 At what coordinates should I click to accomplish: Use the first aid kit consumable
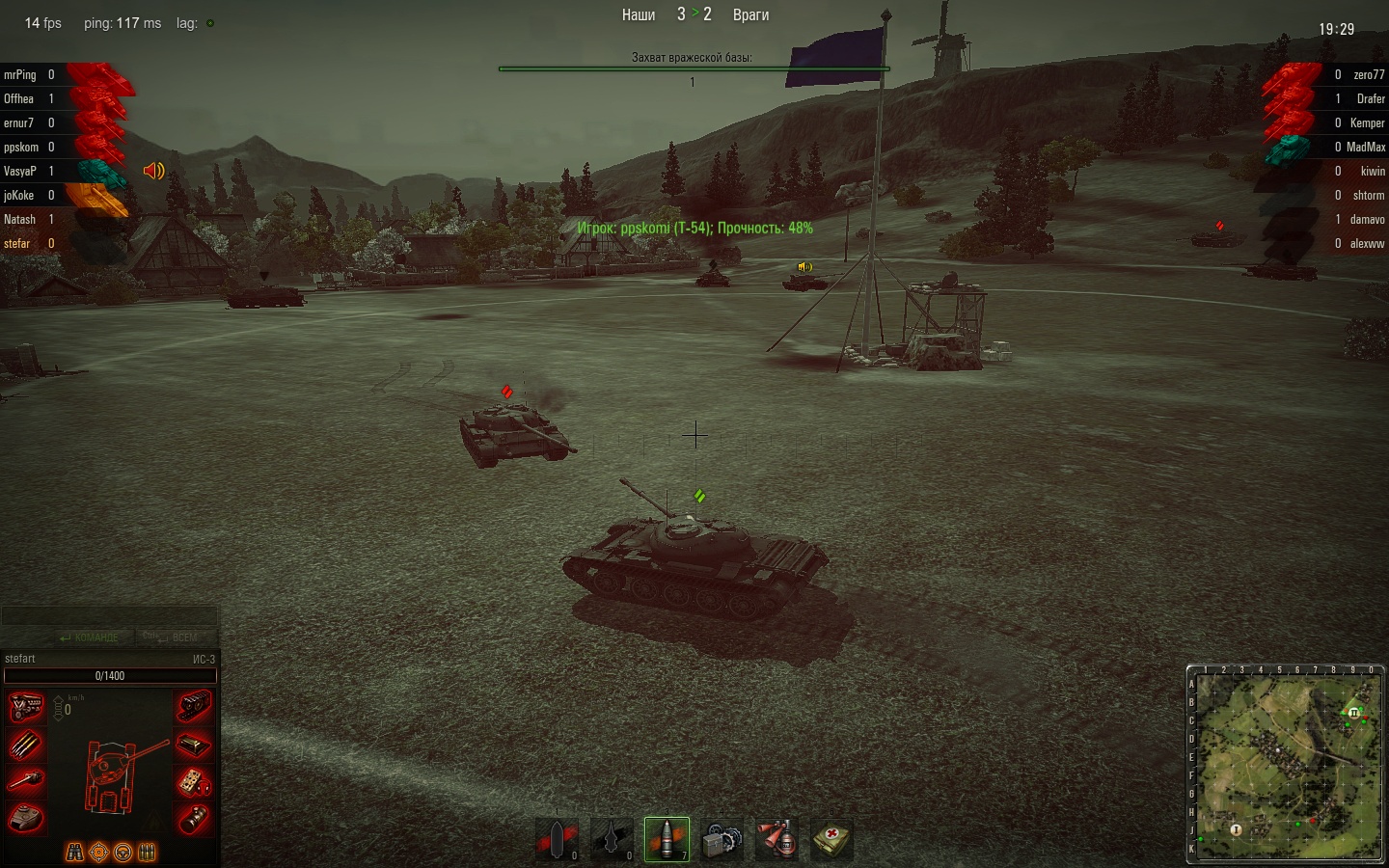tap(831, 839)
